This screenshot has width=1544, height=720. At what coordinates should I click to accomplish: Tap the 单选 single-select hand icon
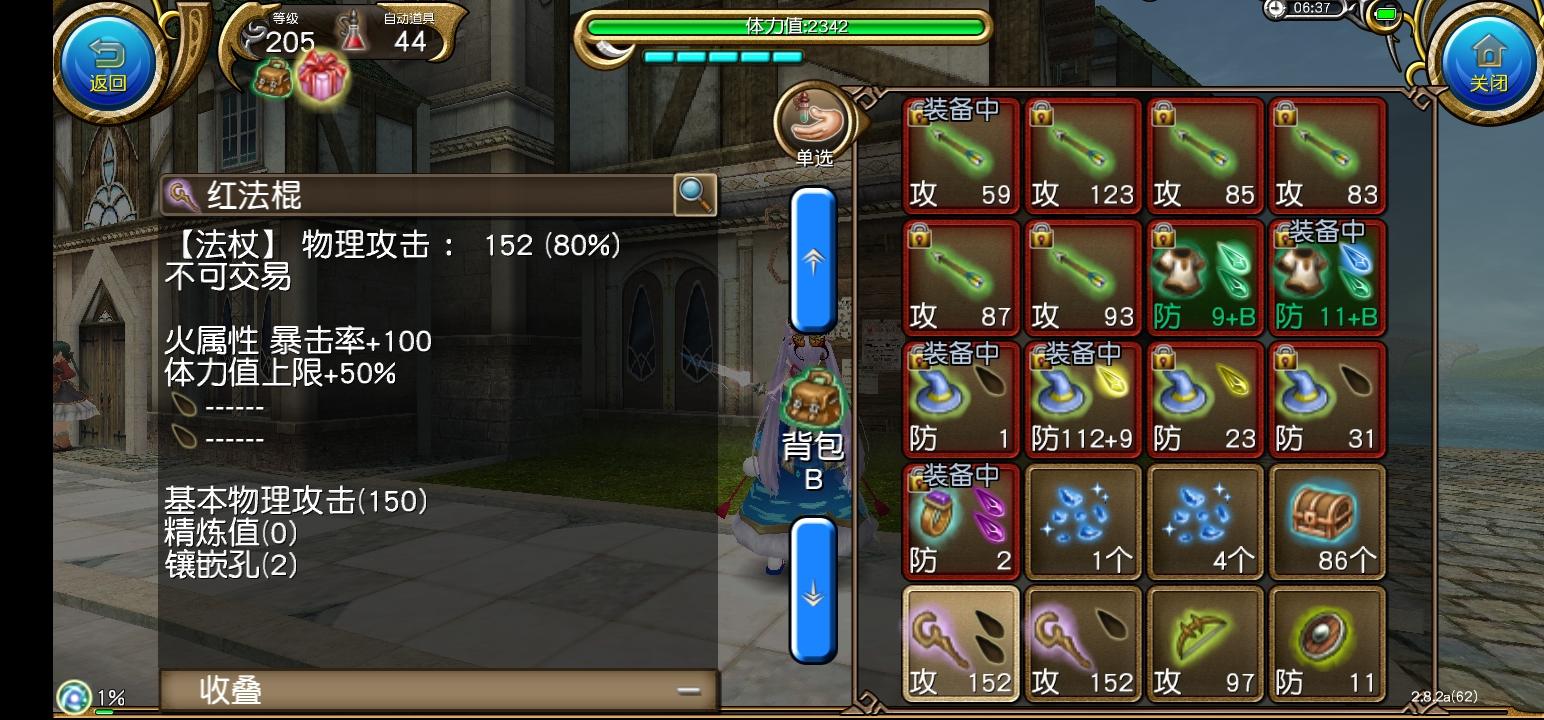click(813, 122)
